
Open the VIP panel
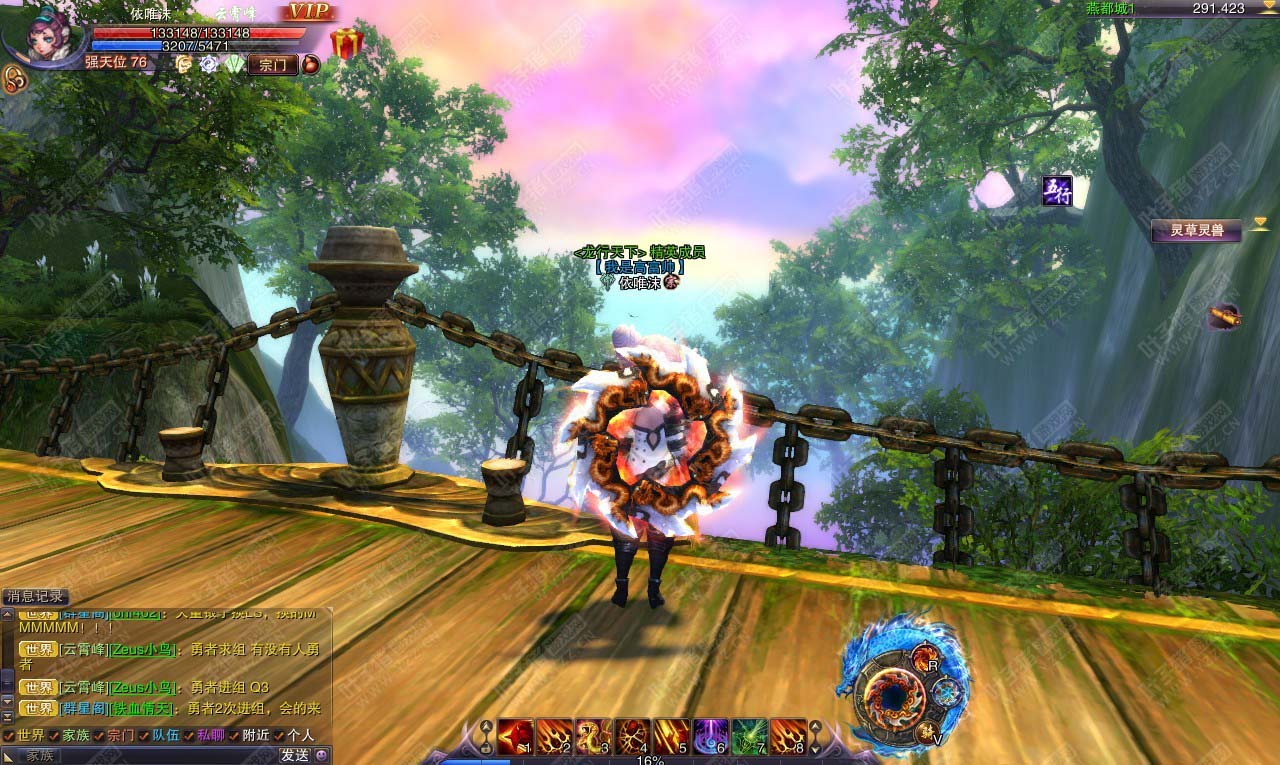[x=308, y=12]
